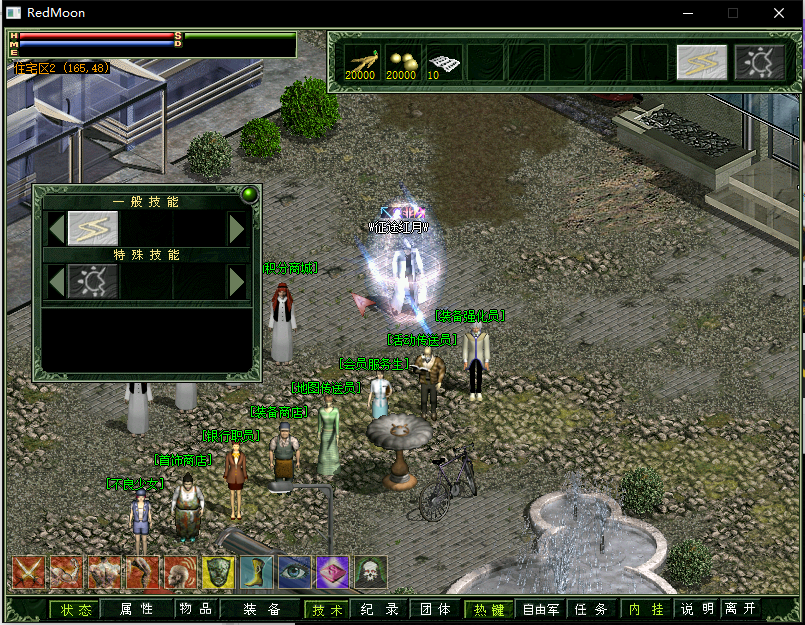The image size is (805, 625).
Task: Open the 自由军 free army menu
Action: [x=540, y=609]
